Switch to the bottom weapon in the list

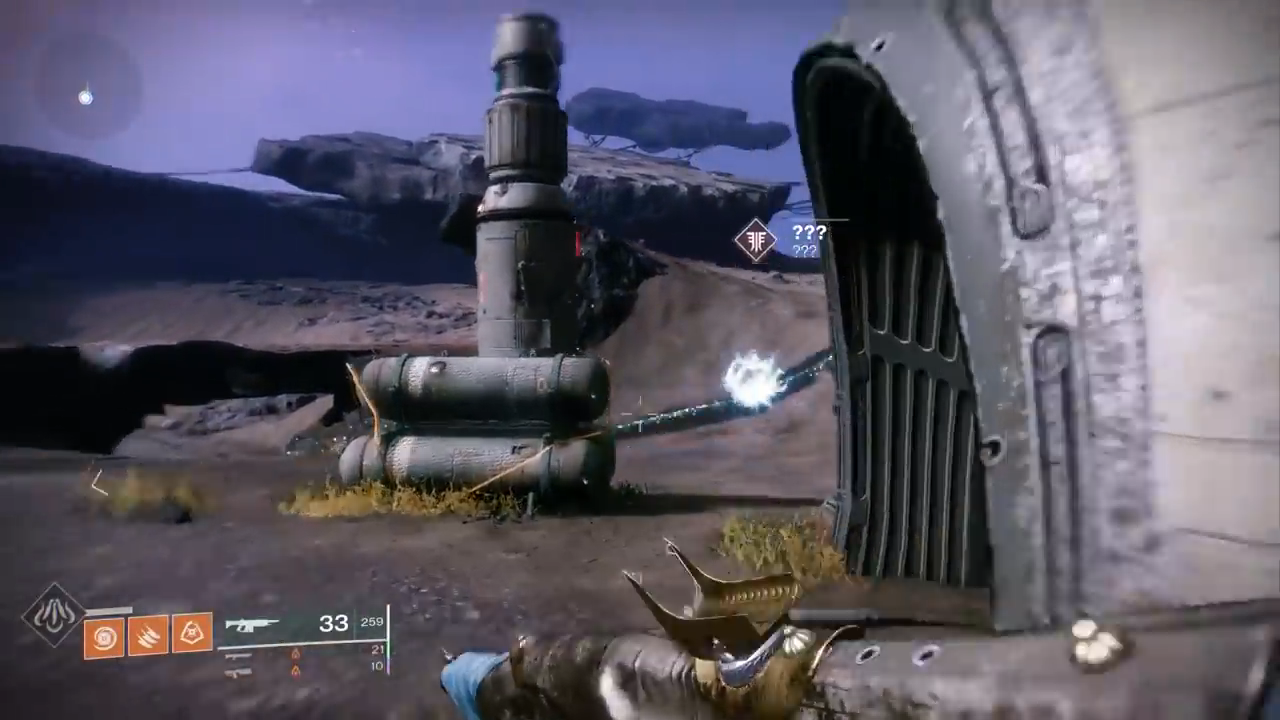point(238,672)
